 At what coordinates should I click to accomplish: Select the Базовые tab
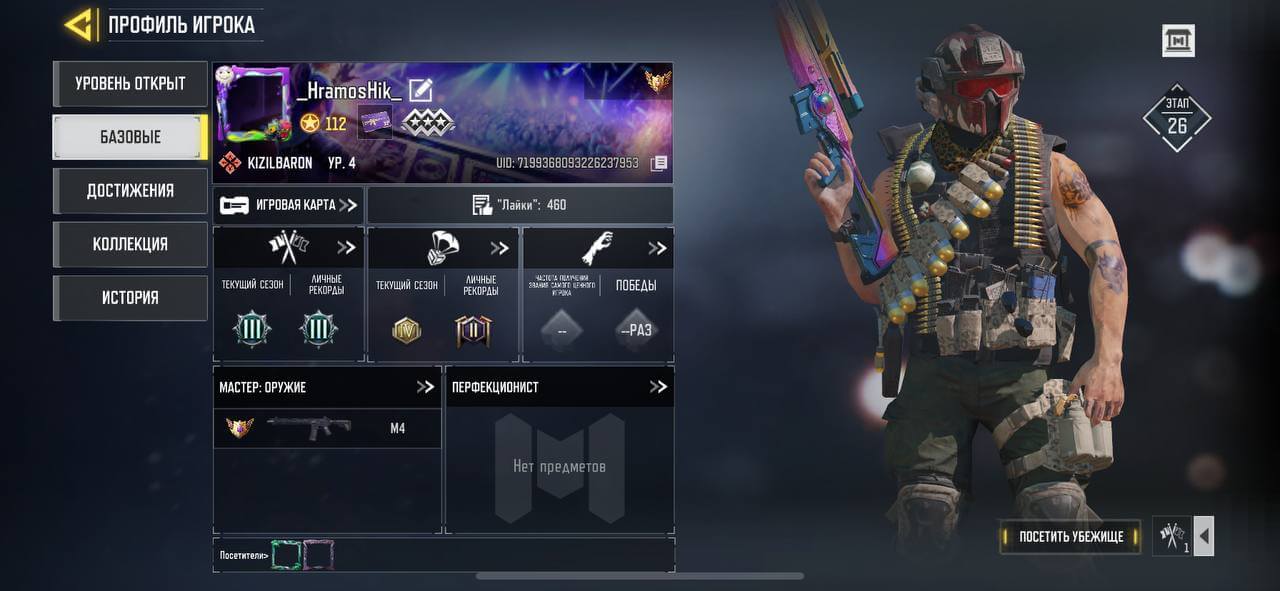[x=130, y=137]
